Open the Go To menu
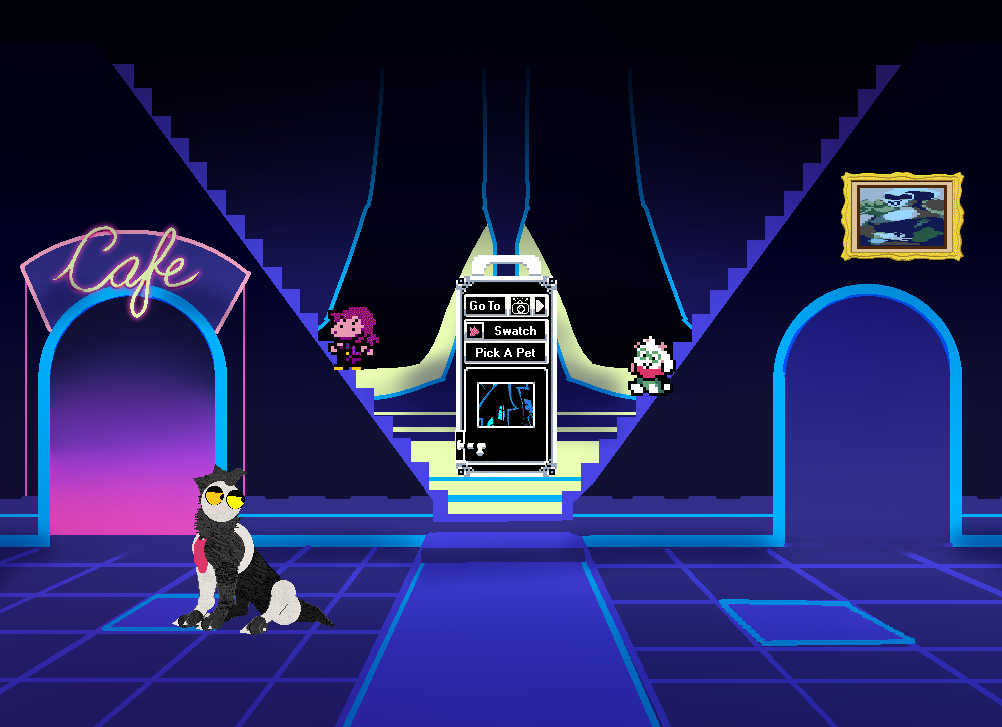This screenshot has width=1002, height=727. (x=485, y=306)
